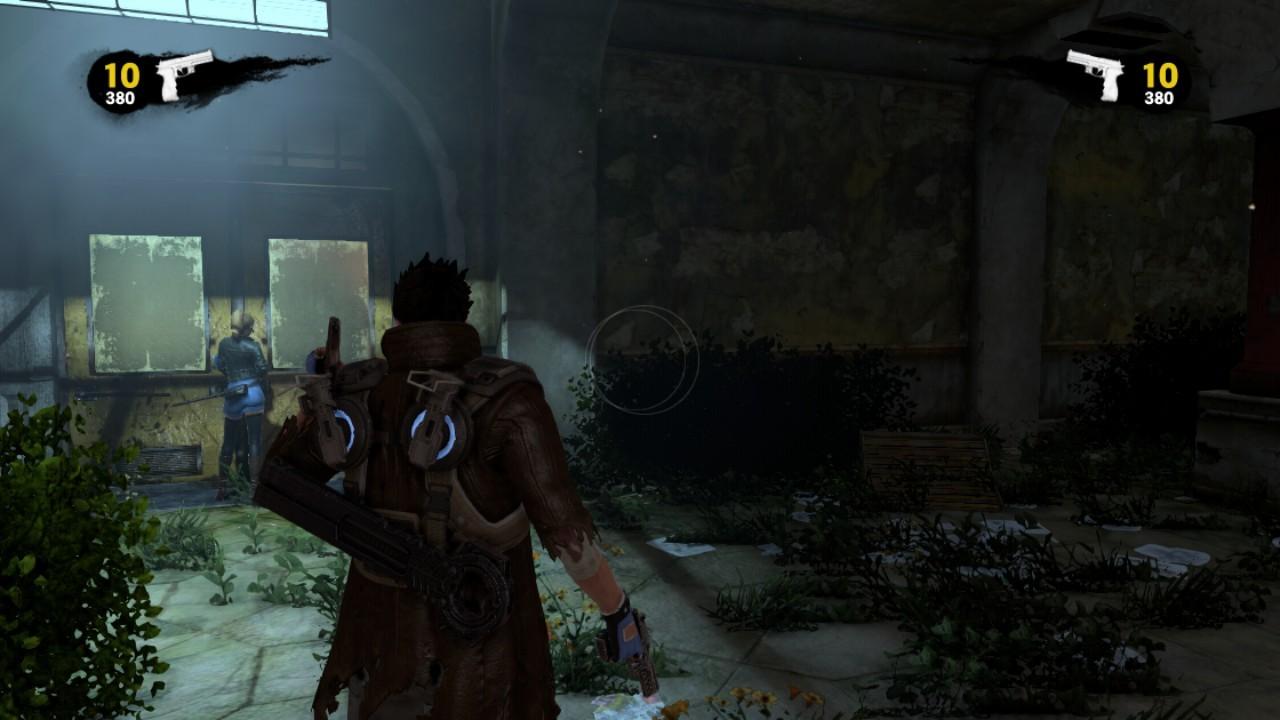Click the scattered papers on the floor

tap(680, 545)
